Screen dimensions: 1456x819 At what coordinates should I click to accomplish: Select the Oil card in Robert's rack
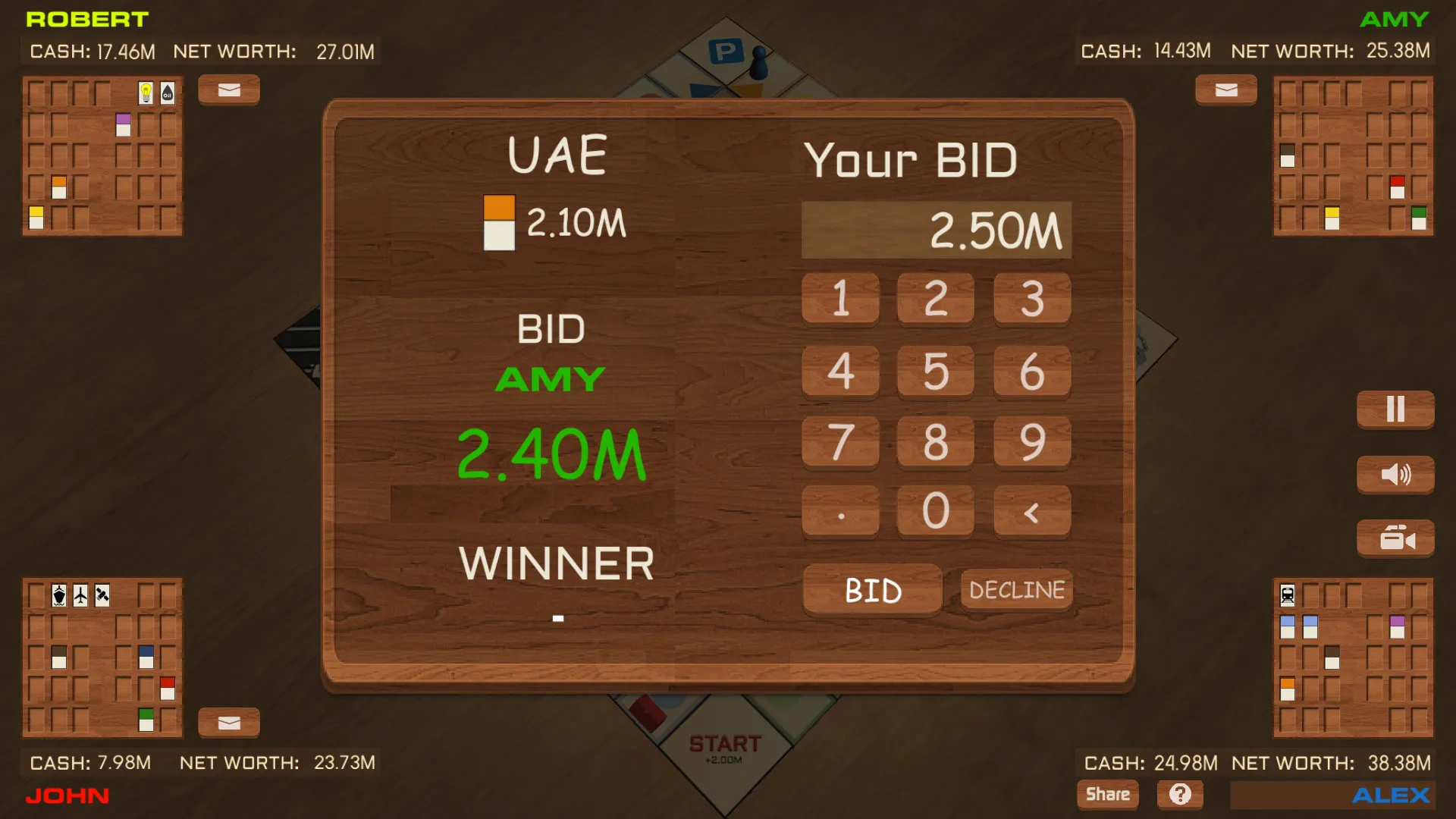(x=168, y=92)
